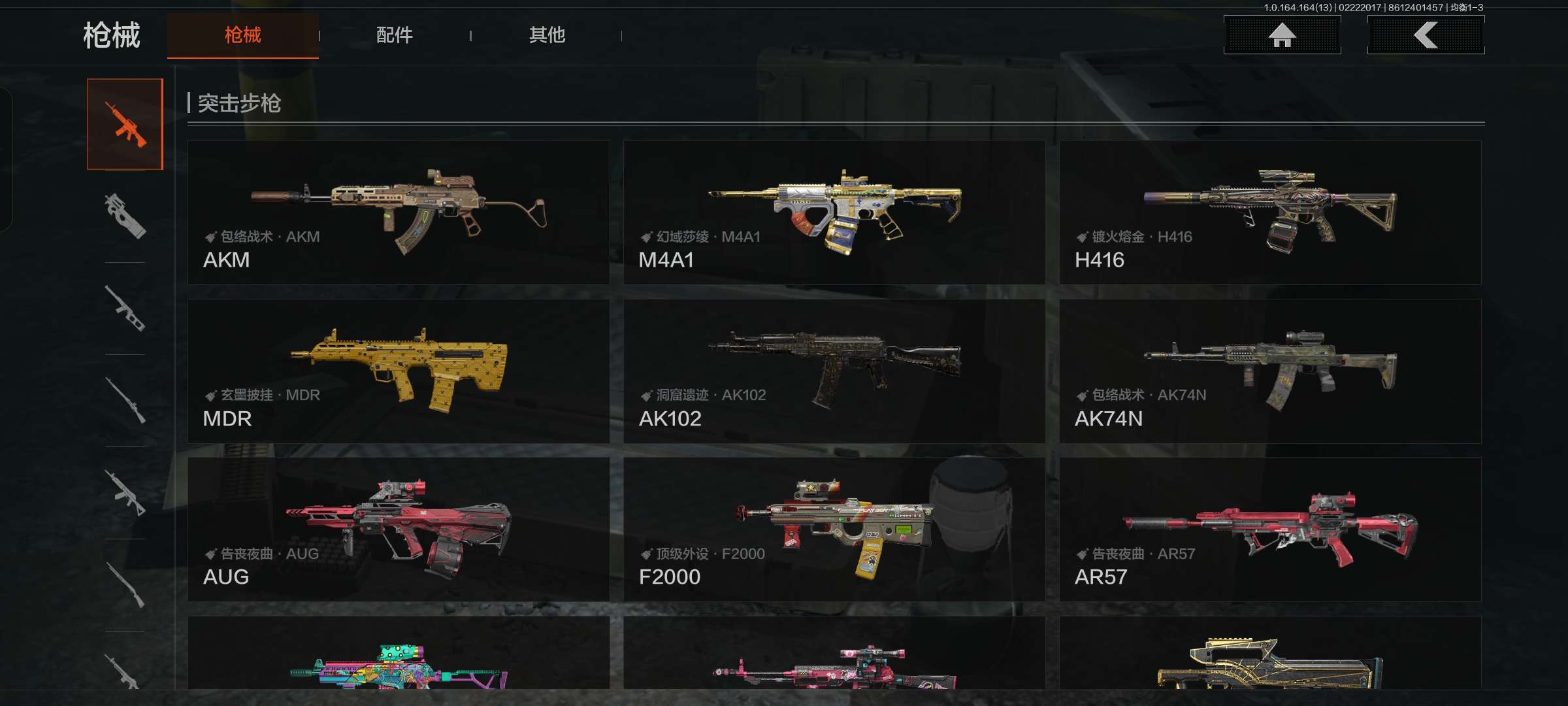Select the AKM weapon tile
1568x706 pixels.
[x=399, y=212]
